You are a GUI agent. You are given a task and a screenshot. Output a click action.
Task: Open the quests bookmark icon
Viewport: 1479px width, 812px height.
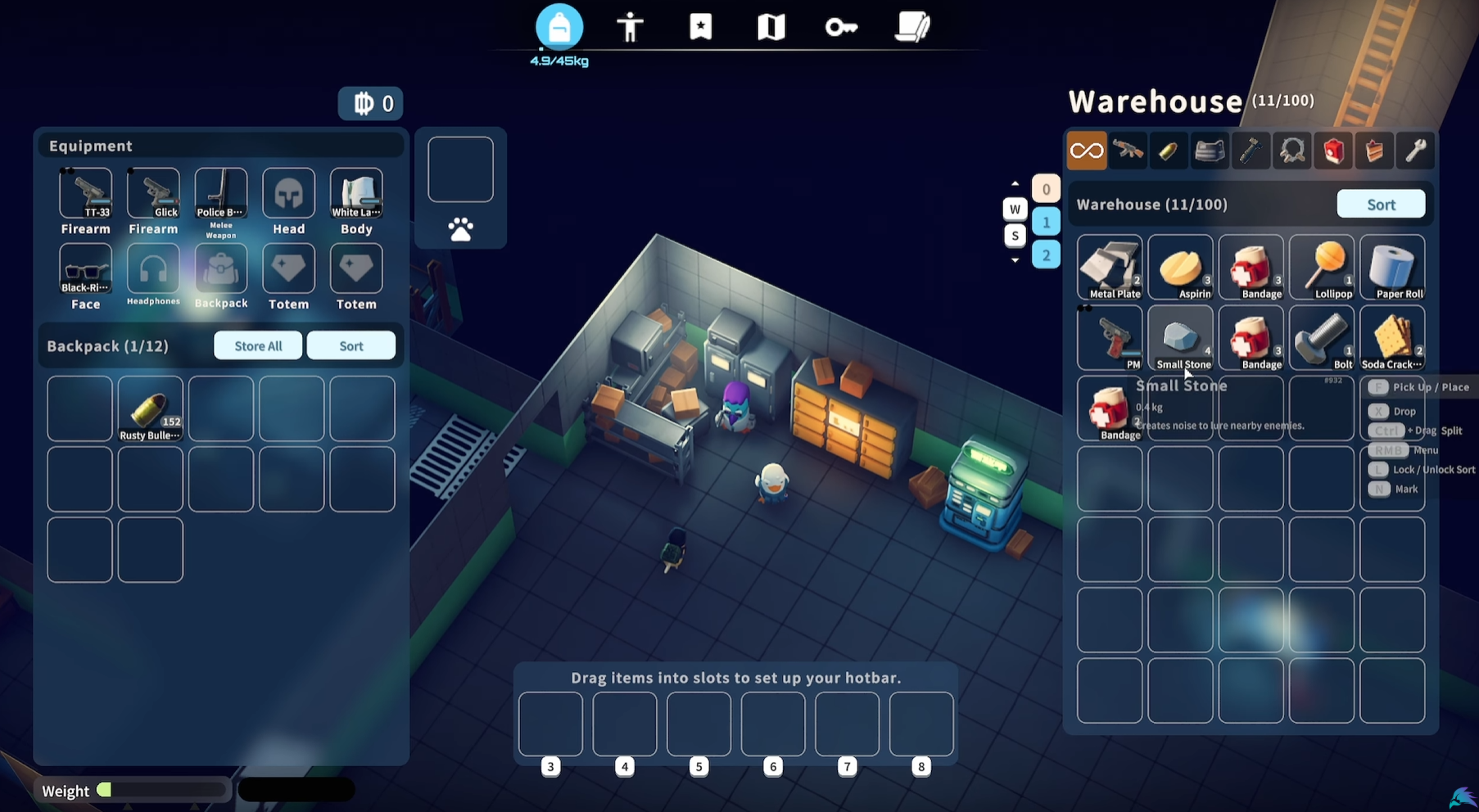pyautogui.click(x=700, y=27)
